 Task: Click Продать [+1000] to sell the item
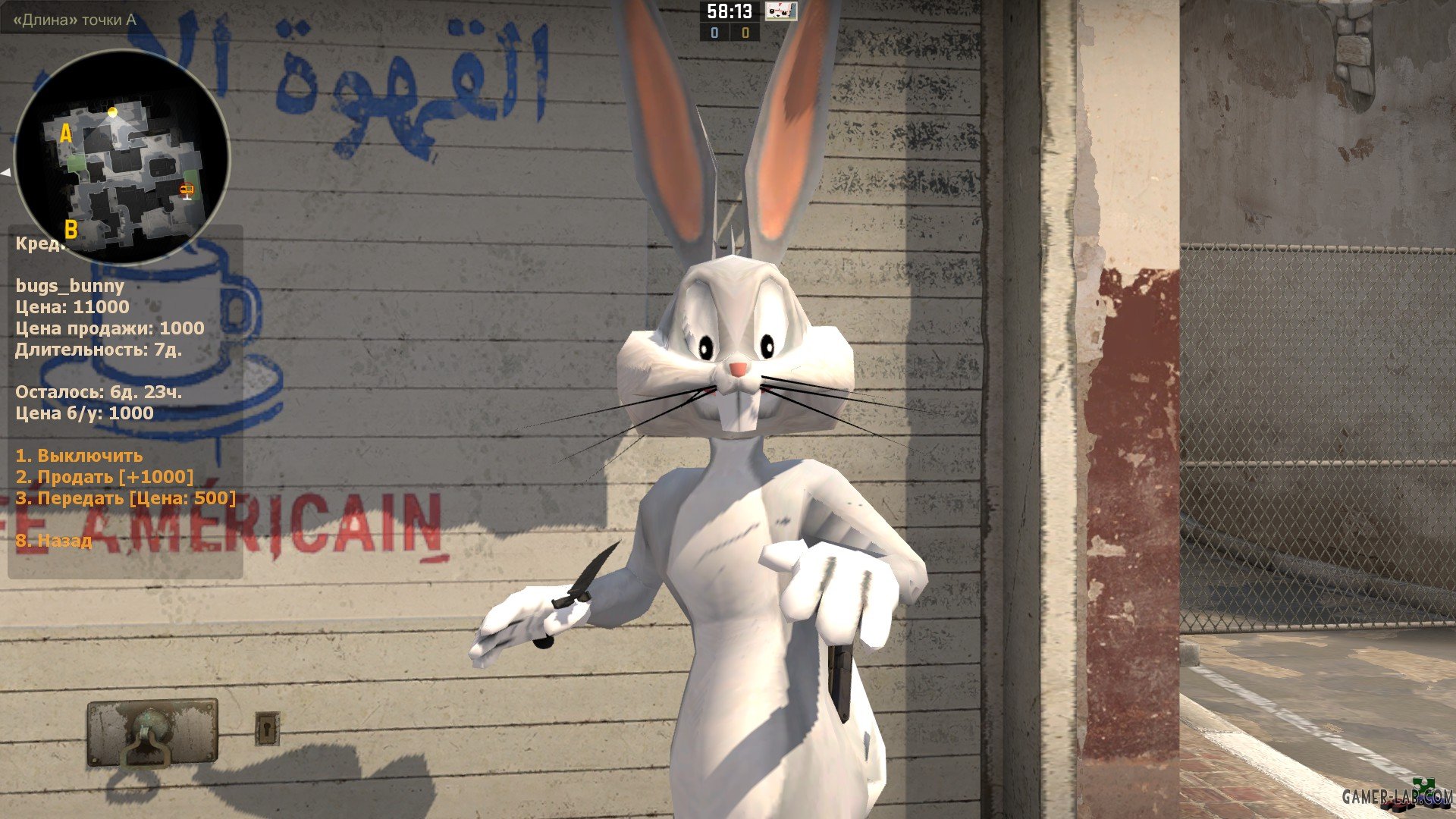pos(106,478)
